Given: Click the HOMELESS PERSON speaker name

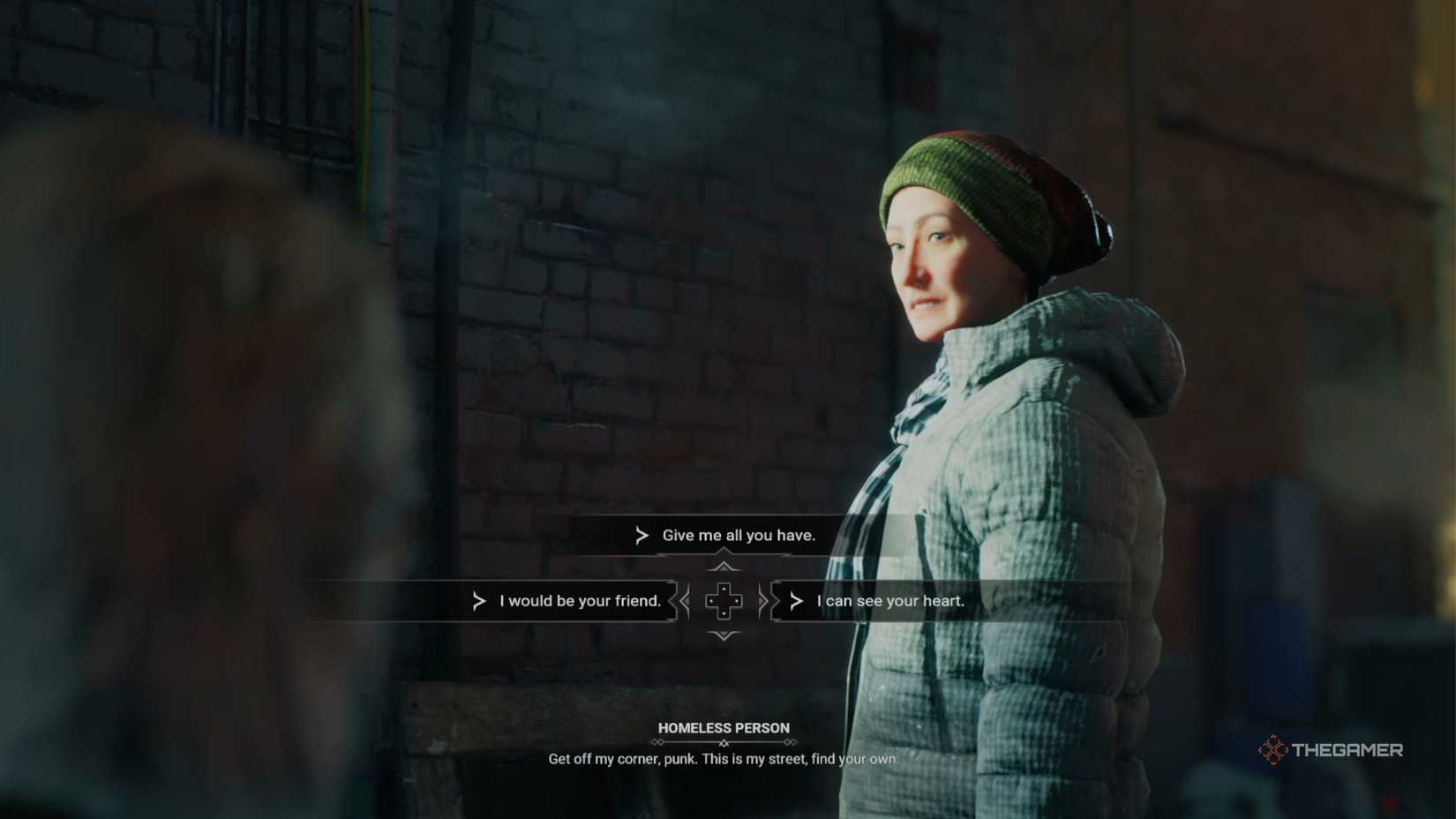Looking at the screenshot, I should point(723,728).
